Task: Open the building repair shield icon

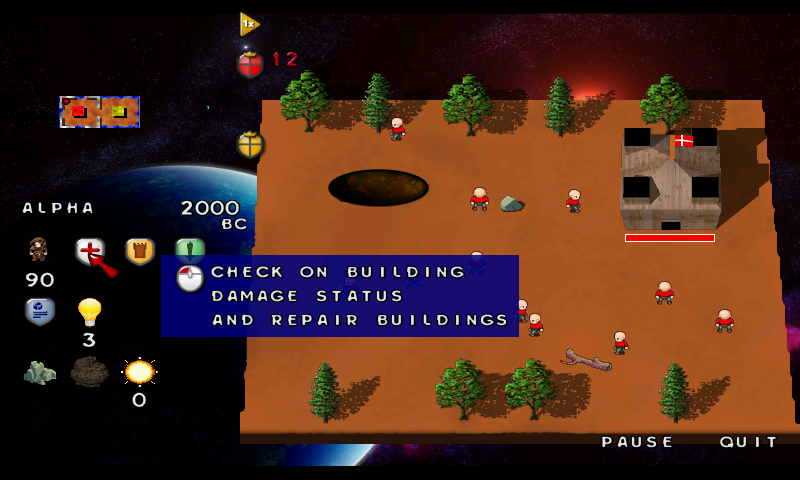Action: tap(90, 251)
